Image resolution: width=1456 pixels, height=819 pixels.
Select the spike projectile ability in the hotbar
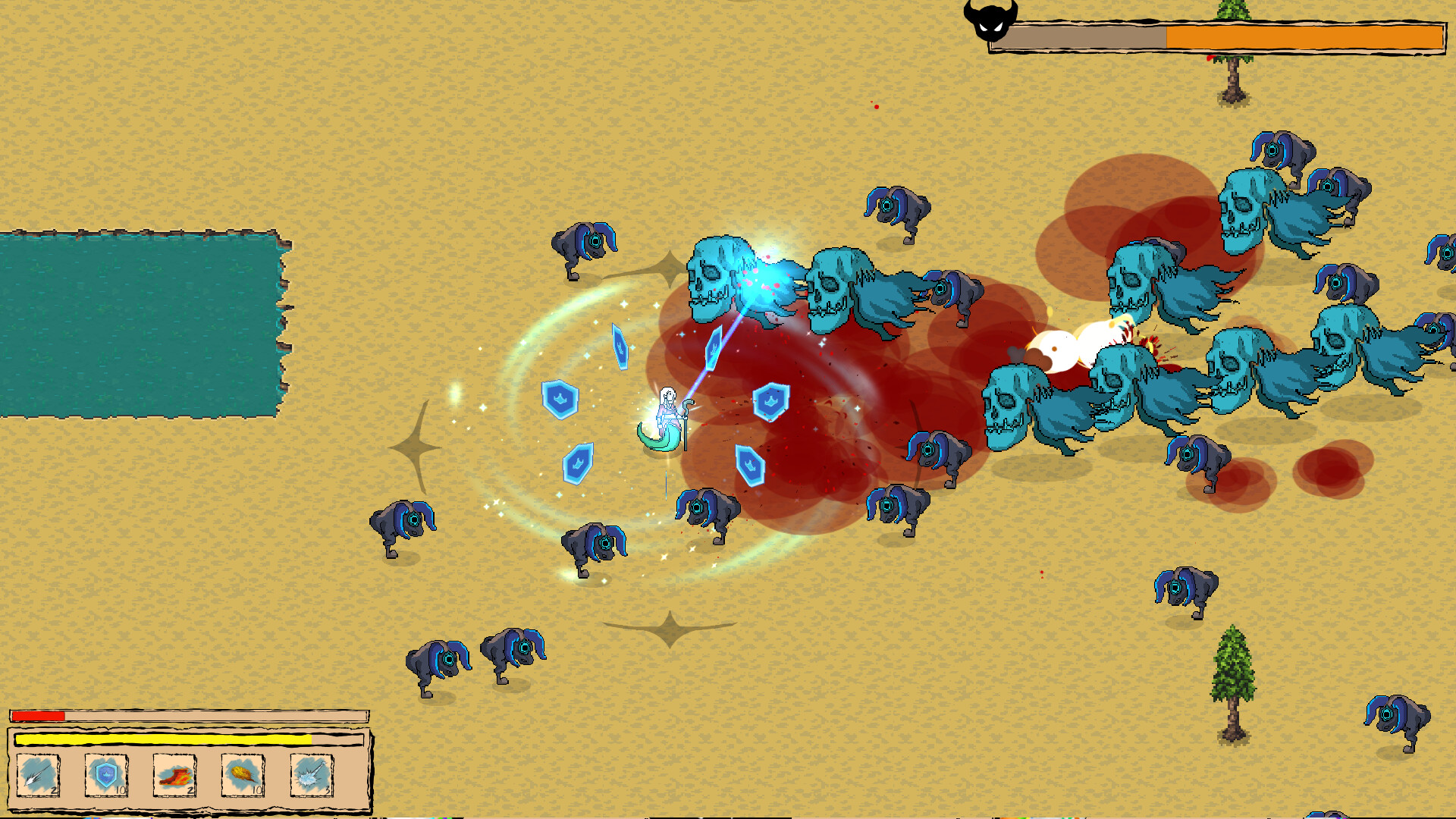tap(39, 775)
